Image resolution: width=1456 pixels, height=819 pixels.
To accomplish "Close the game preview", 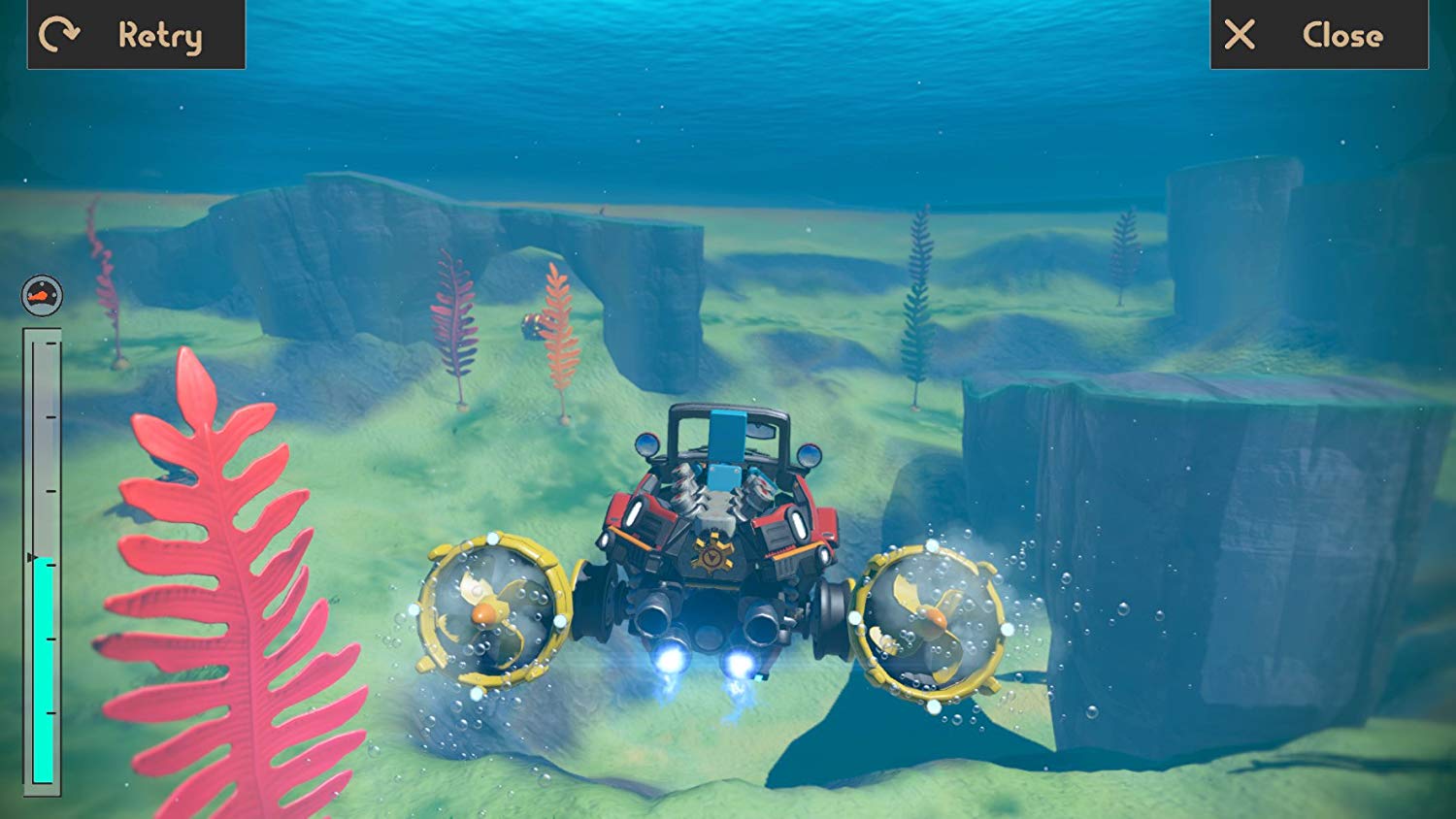I will click(1318, 35).
